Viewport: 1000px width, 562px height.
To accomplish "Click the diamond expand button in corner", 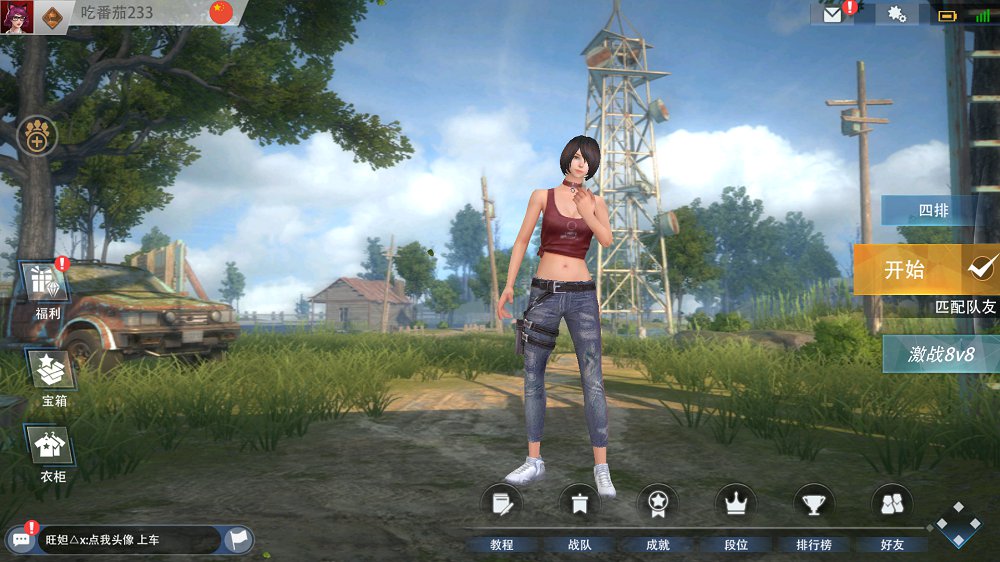I will (x=958, y=524).
